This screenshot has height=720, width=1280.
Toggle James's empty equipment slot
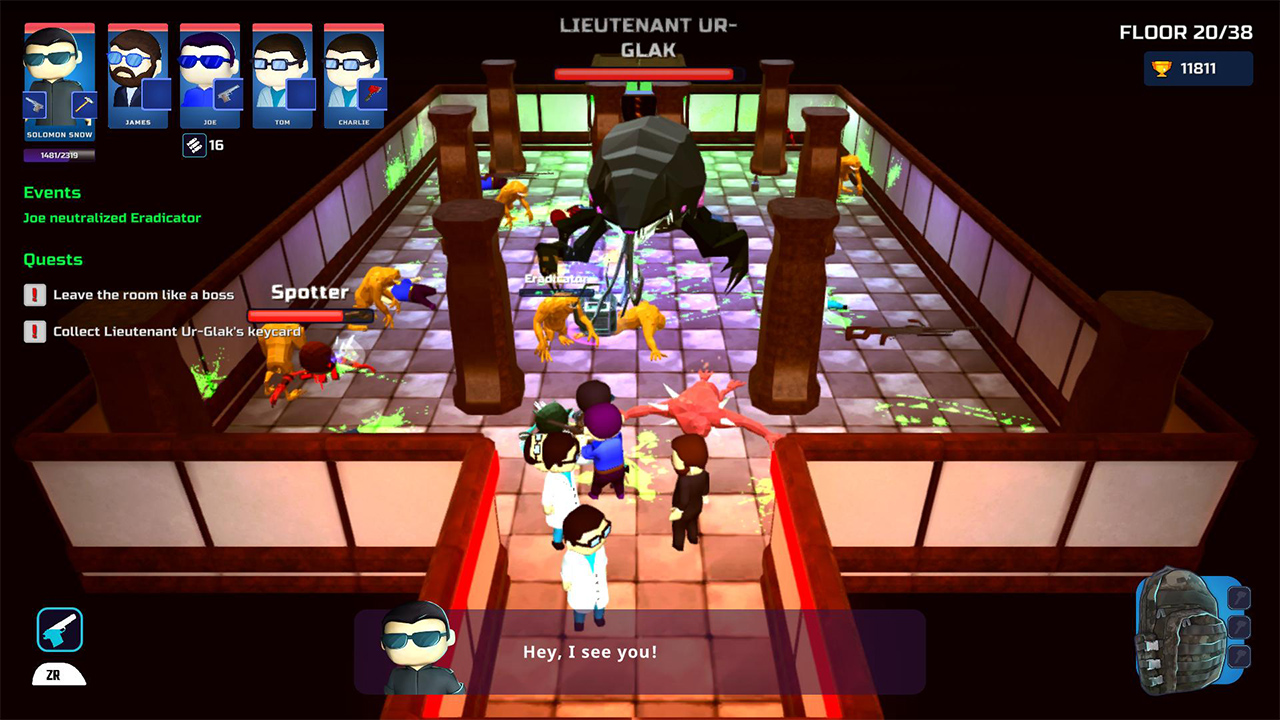coord(156,93)
